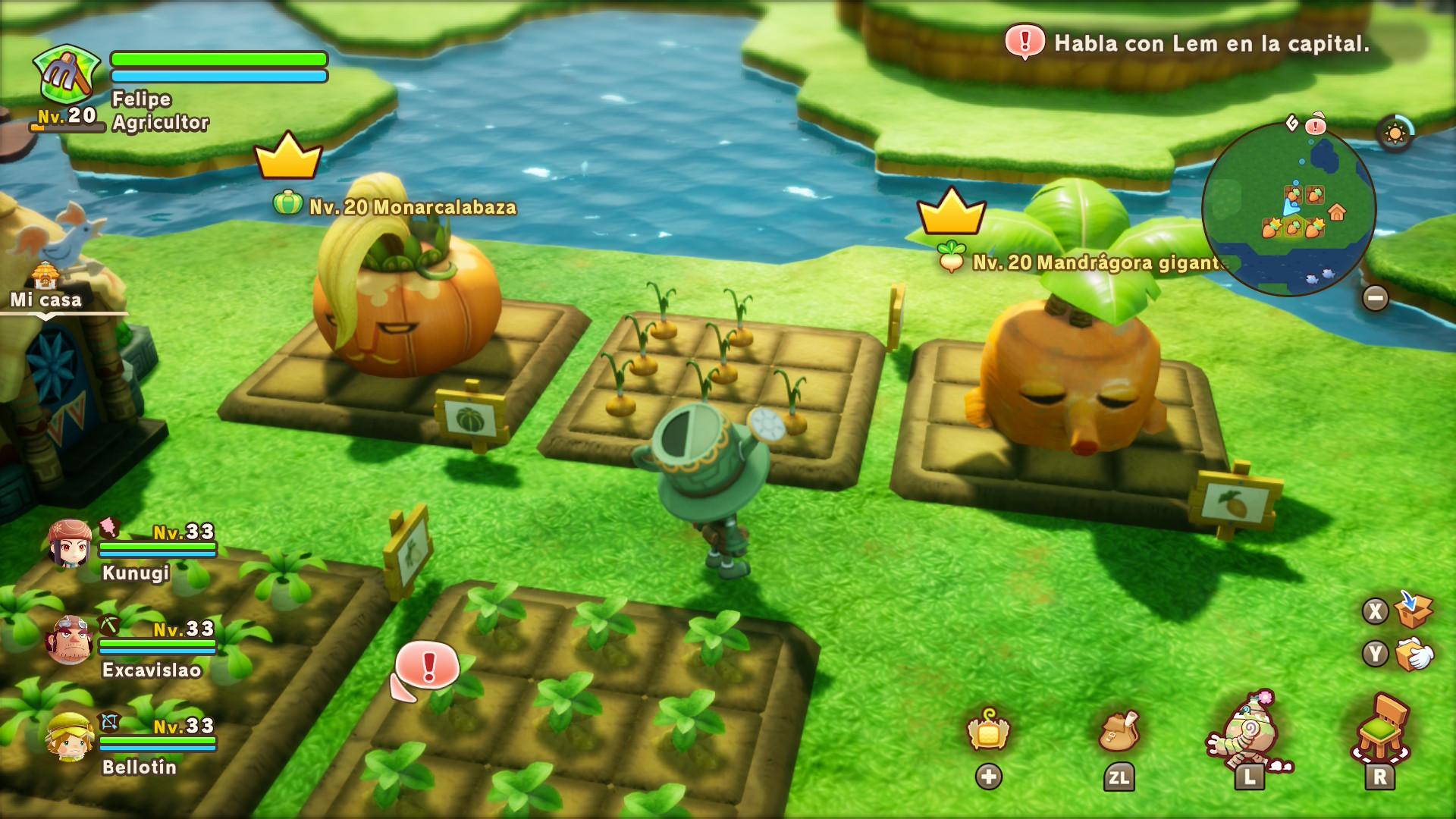This screenshot has height=819, width=1456.
Task: Select the Monarcalabaza name label
Action: click(x=413, y=207)
